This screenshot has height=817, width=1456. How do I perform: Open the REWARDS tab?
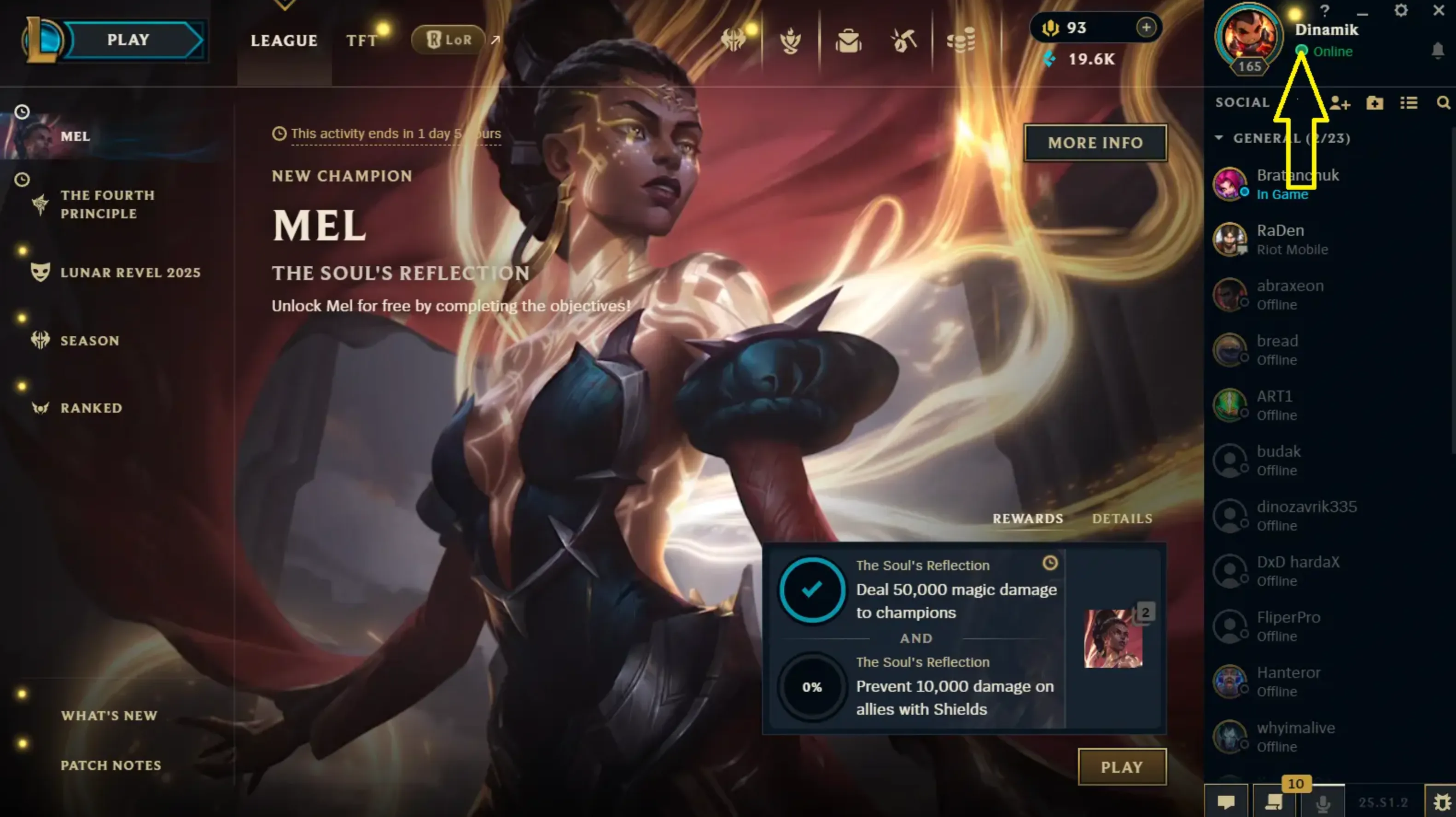pos(1027,519)
